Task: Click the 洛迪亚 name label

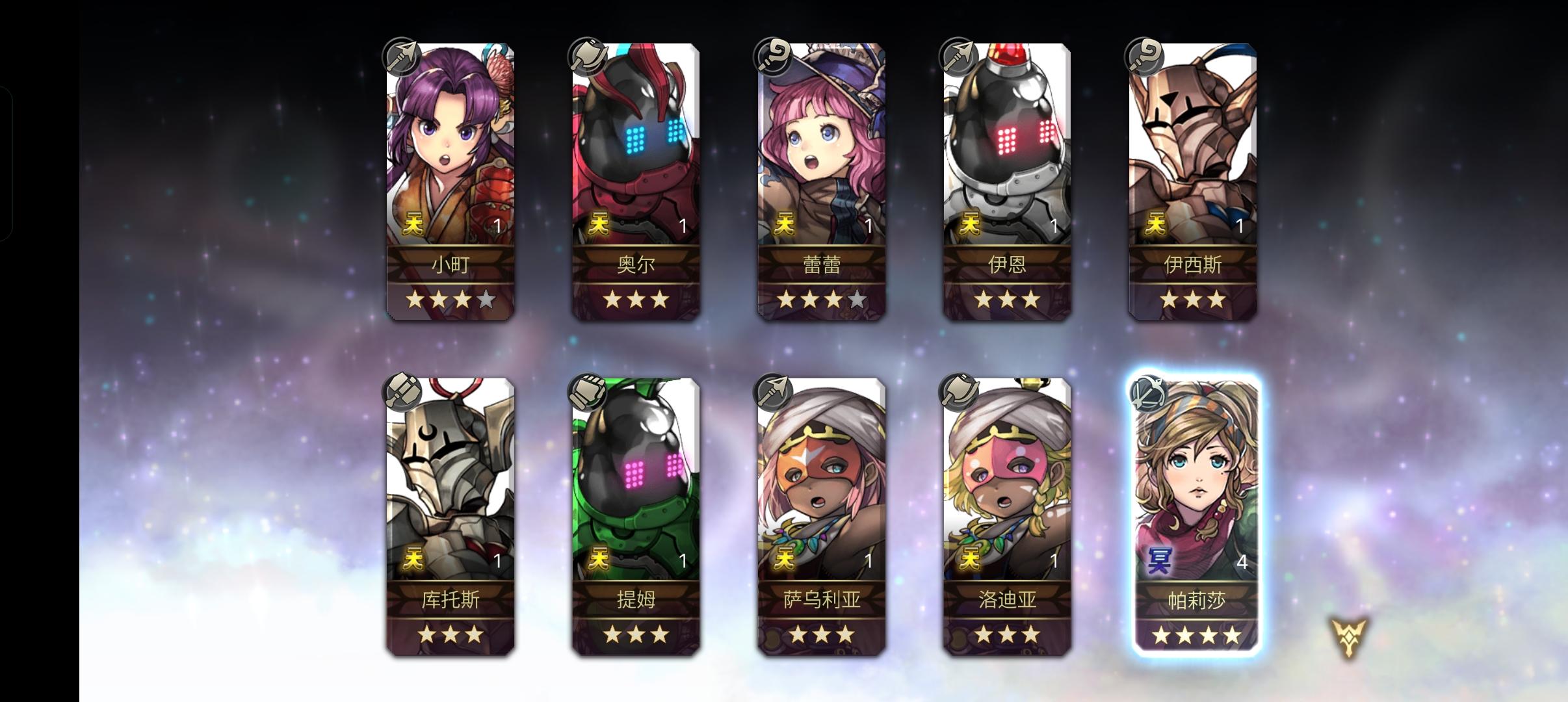Action: point(1006,601)
